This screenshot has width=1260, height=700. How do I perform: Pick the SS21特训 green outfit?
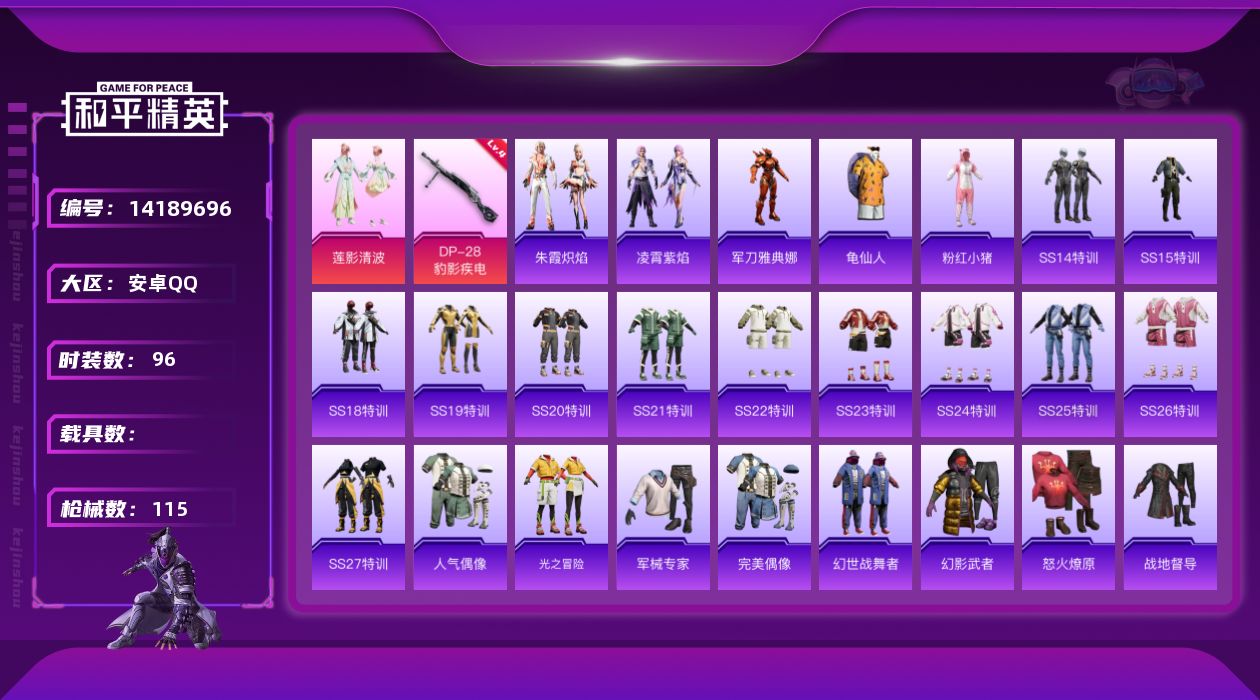663,363
